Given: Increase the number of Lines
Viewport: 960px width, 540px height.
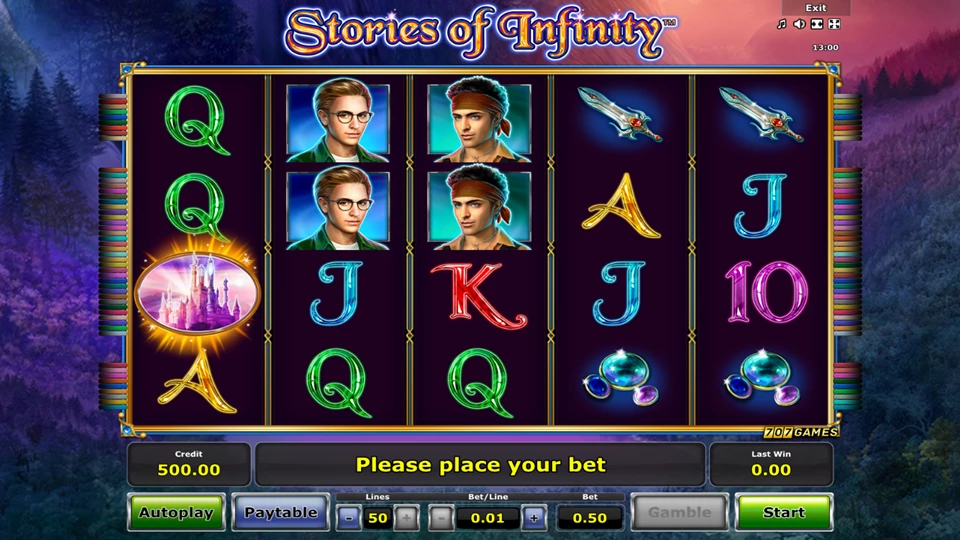Looking at the screenshot, I should pyautogui.click(x=406, y=518).
